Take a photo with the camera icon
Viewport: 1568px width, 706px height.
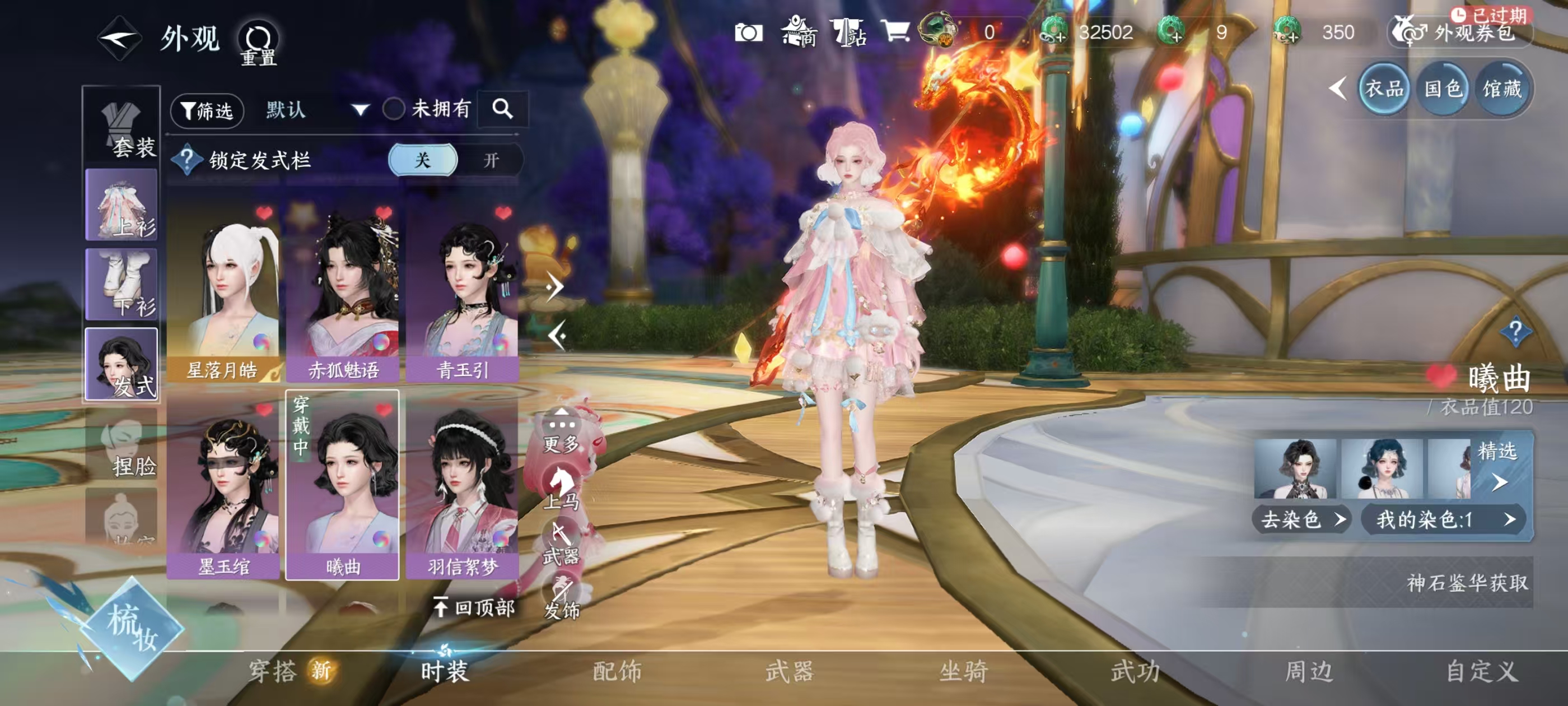(x=748, y=32)
